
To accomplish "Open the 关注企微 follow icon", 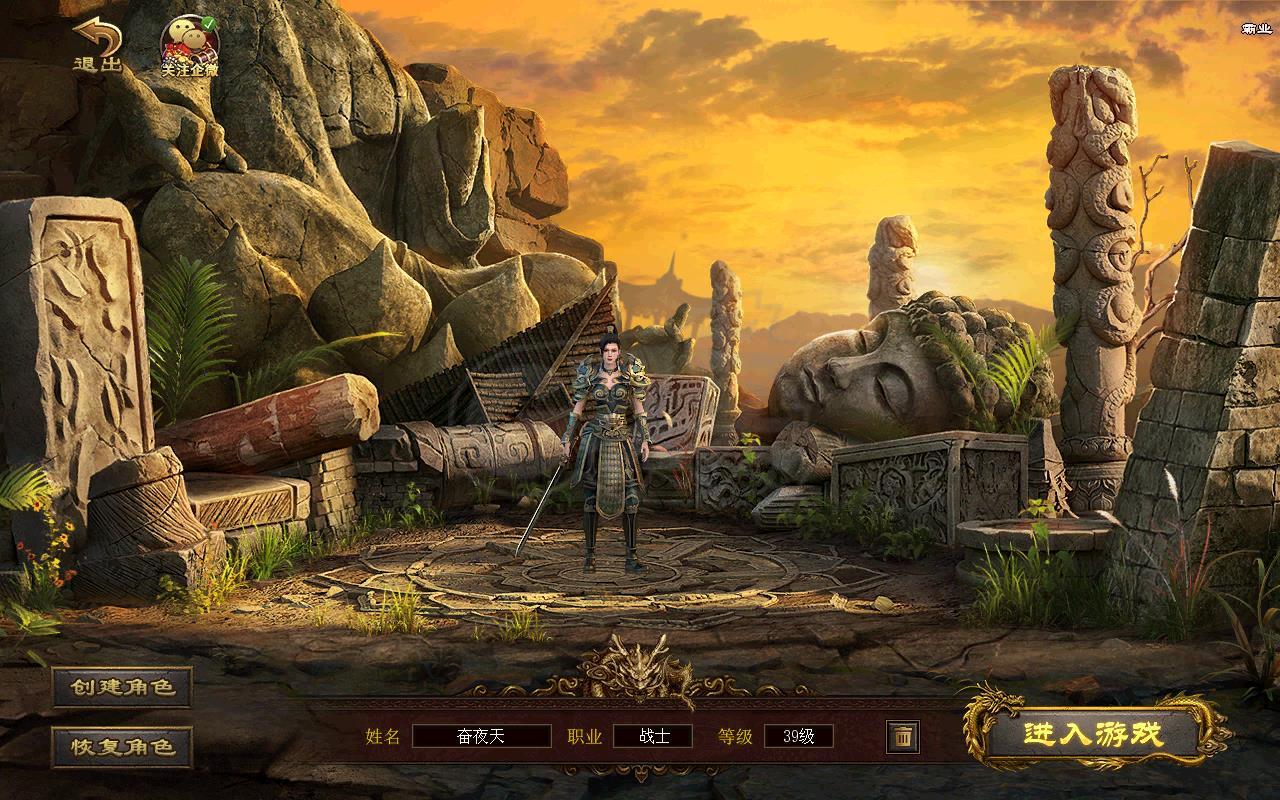I will tap(190, 46).
